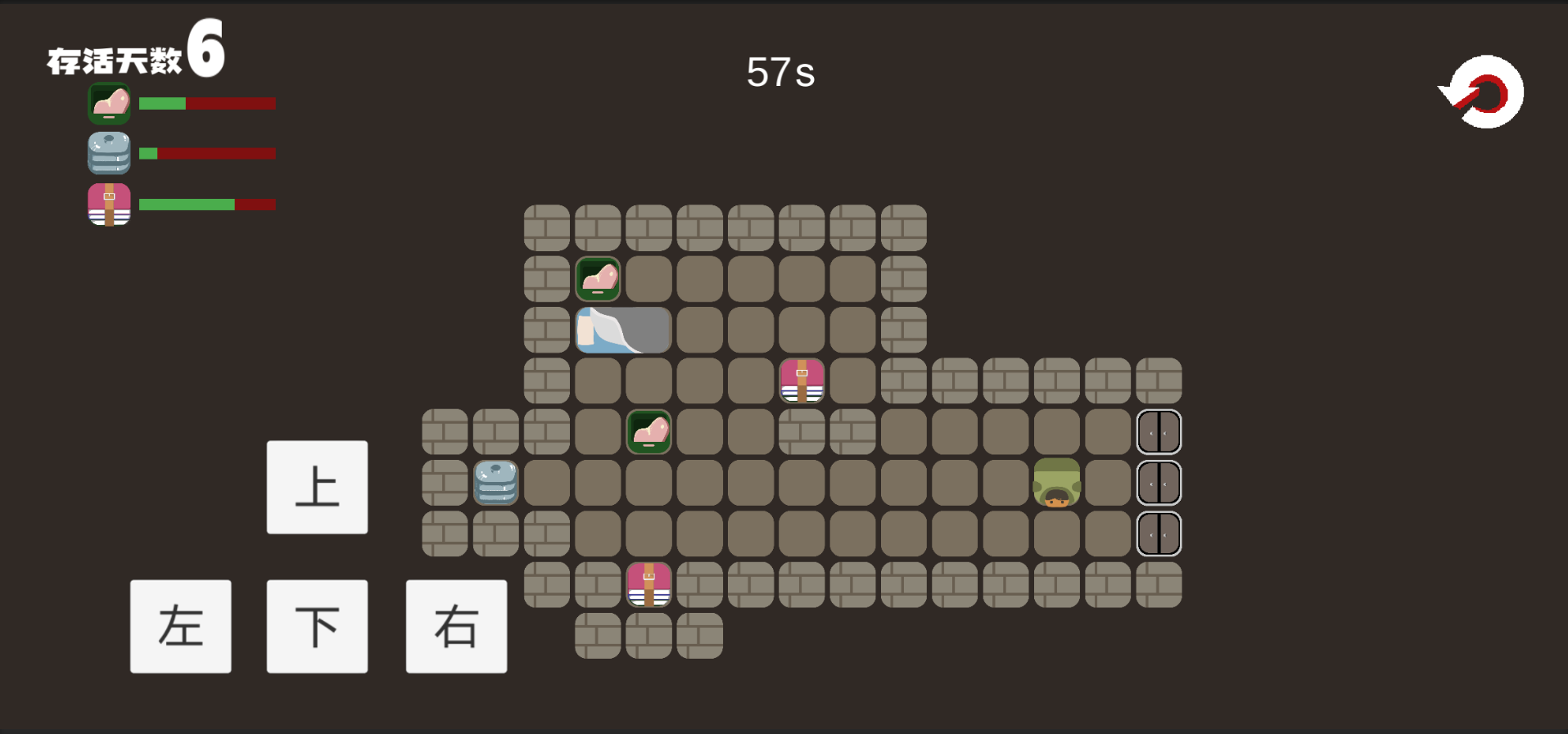This screenshot has height=734, width=1568.
Task: Click the meat pickup near the top of map
Action: (x=599, y=279)
